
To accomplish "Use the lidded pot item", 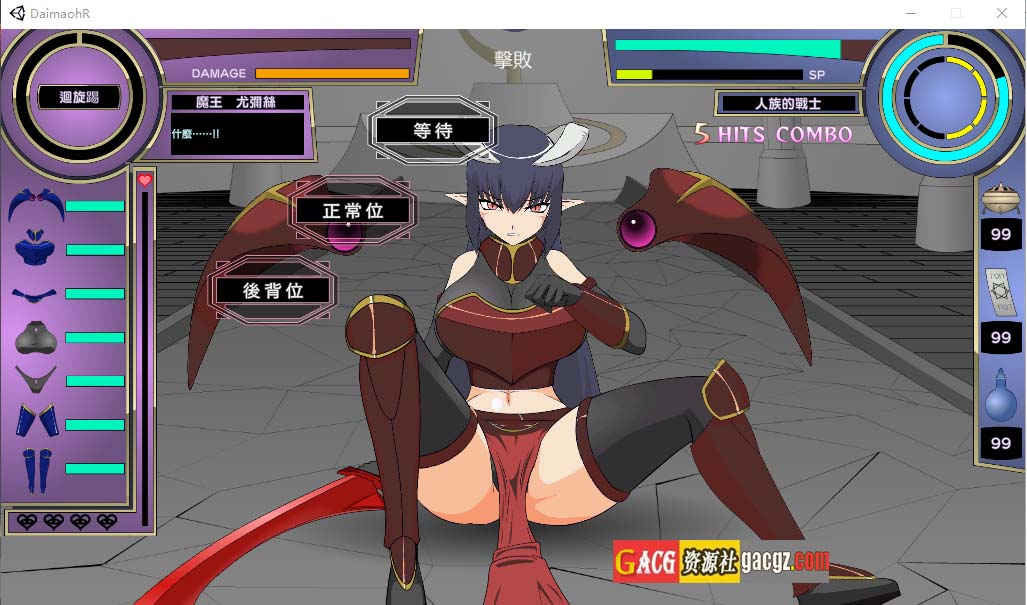I will click(x=1001, y=198).
